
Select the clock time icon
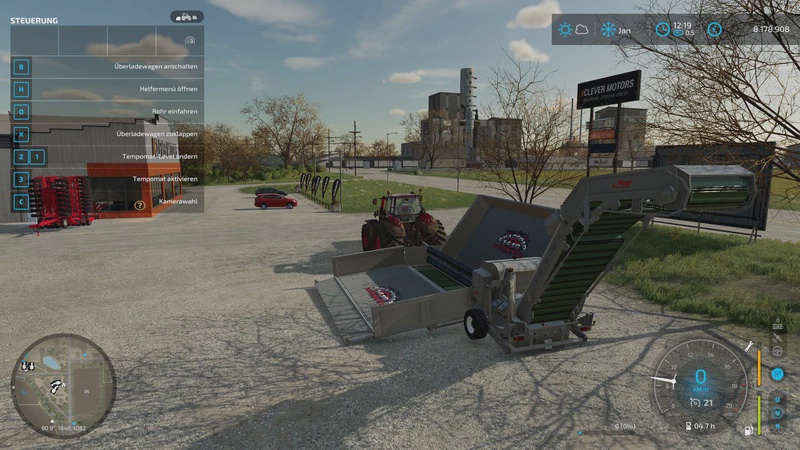(662, 29)
